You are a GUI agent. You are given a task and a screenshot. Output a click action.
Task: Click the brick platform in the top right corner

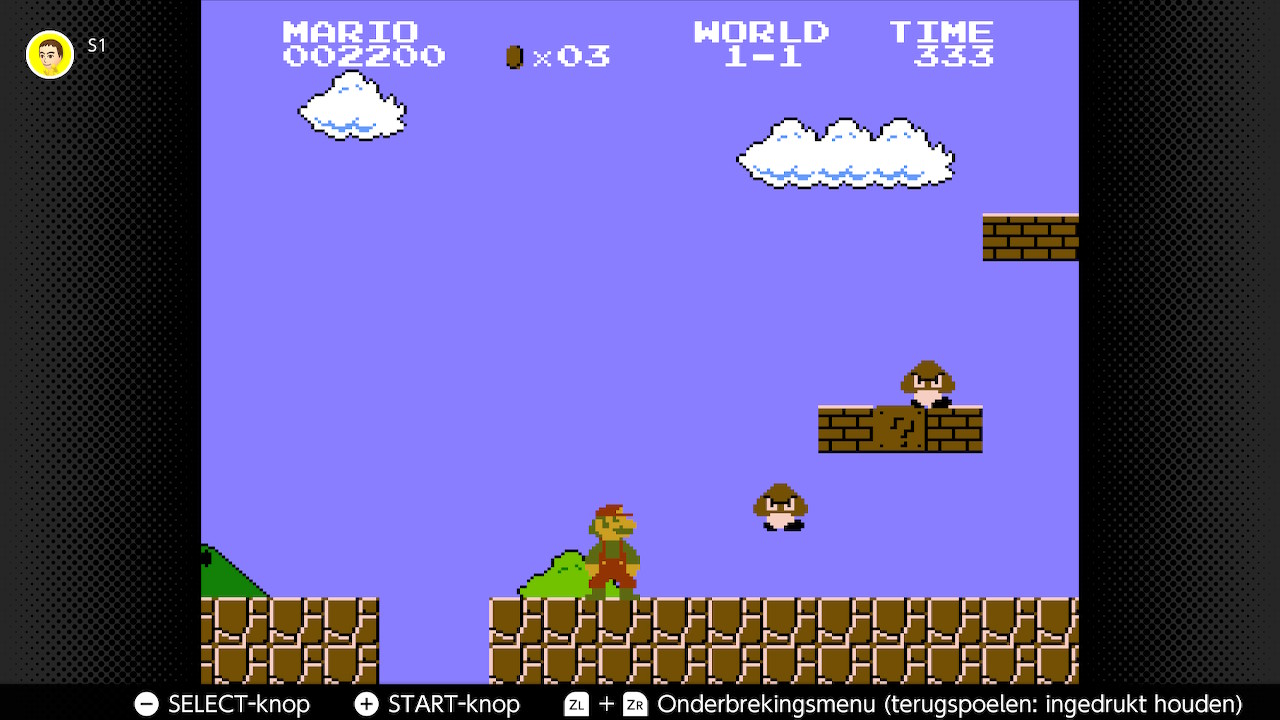(x=1030, y=237)
